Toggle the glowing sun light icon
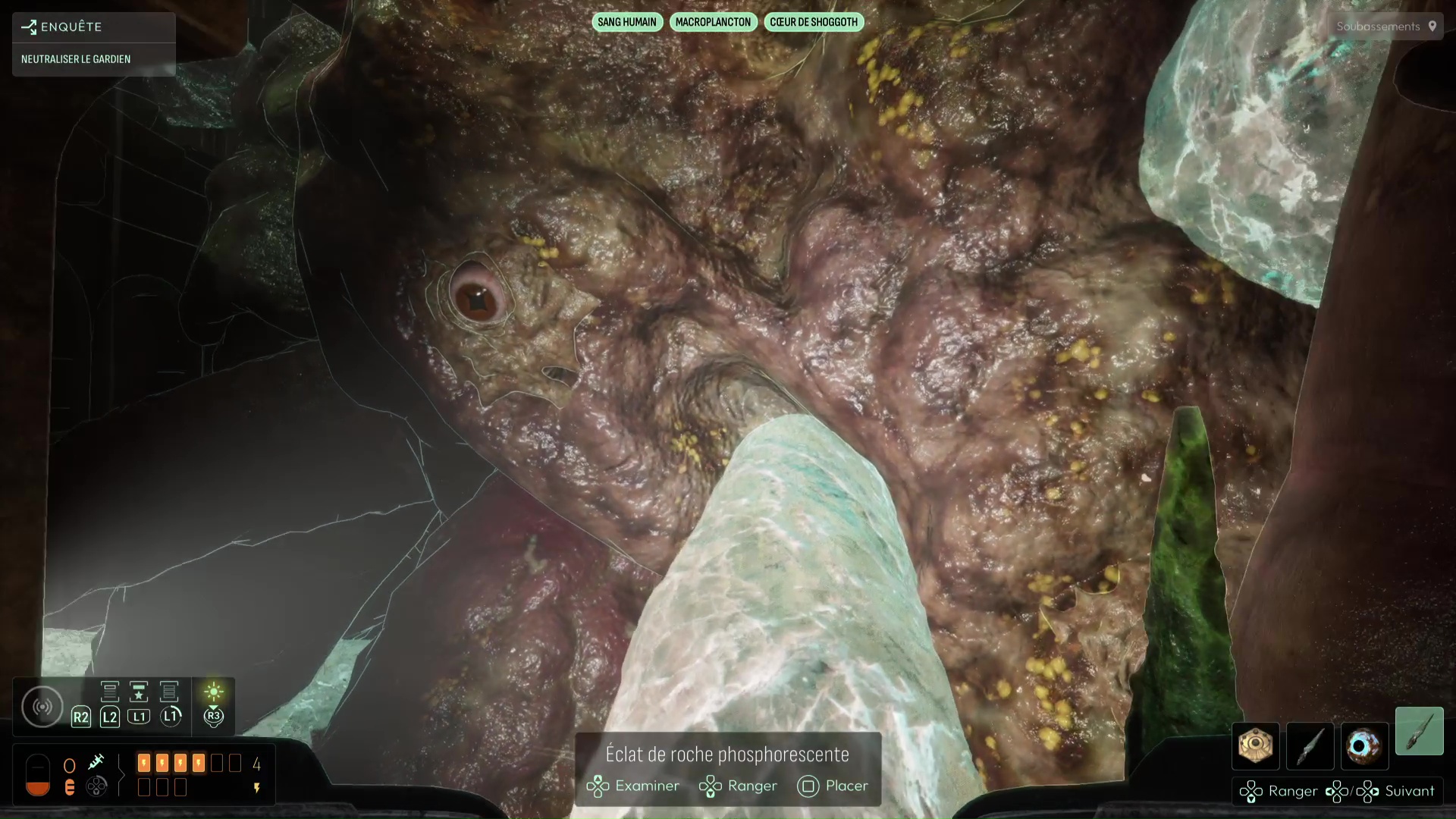 213,692
